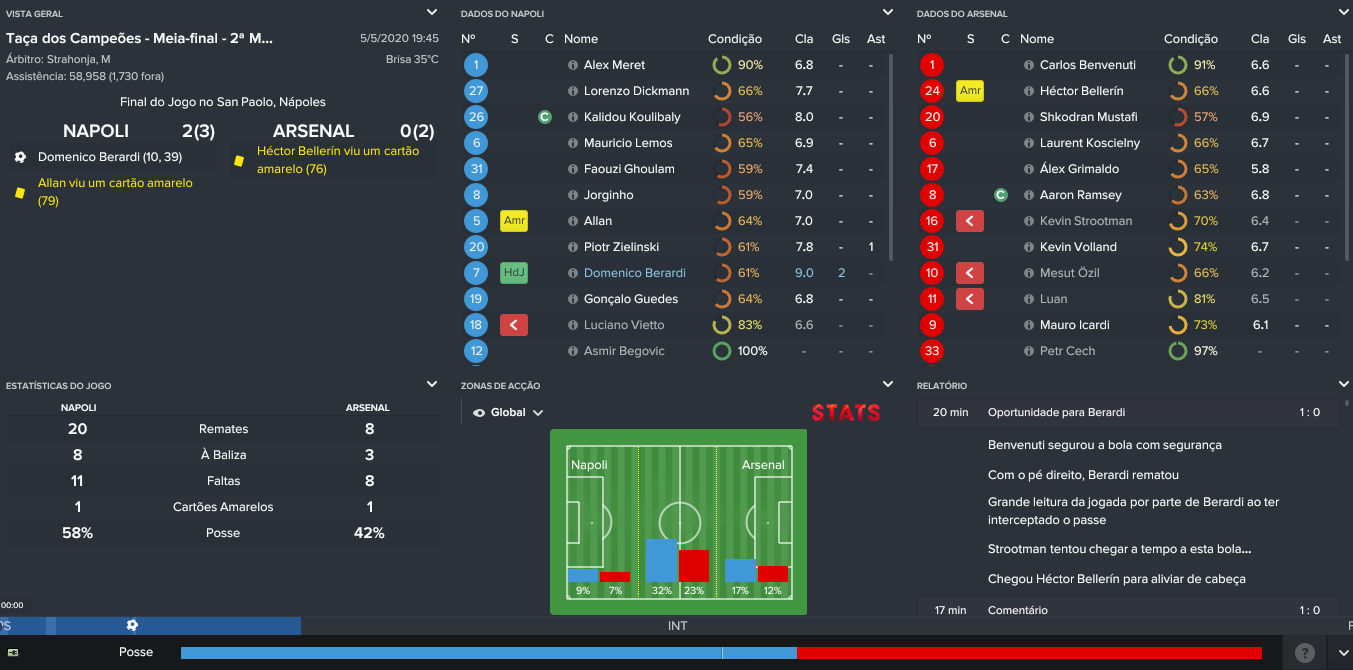Open the Dados do Arsenal panel menu
The image size is (1353, 670).
click(1343, 13)
